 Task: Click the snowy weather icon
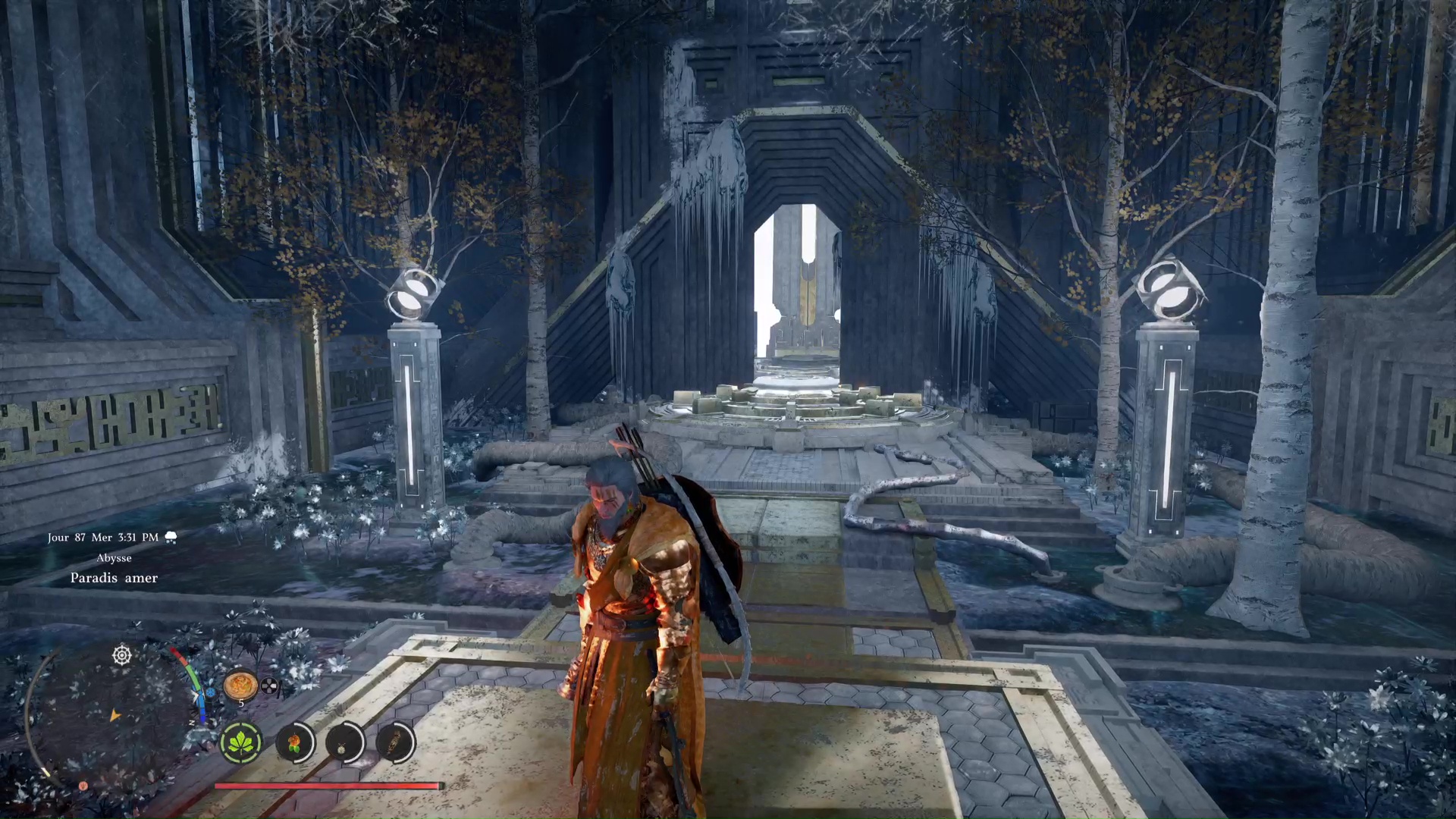point(171,538)
